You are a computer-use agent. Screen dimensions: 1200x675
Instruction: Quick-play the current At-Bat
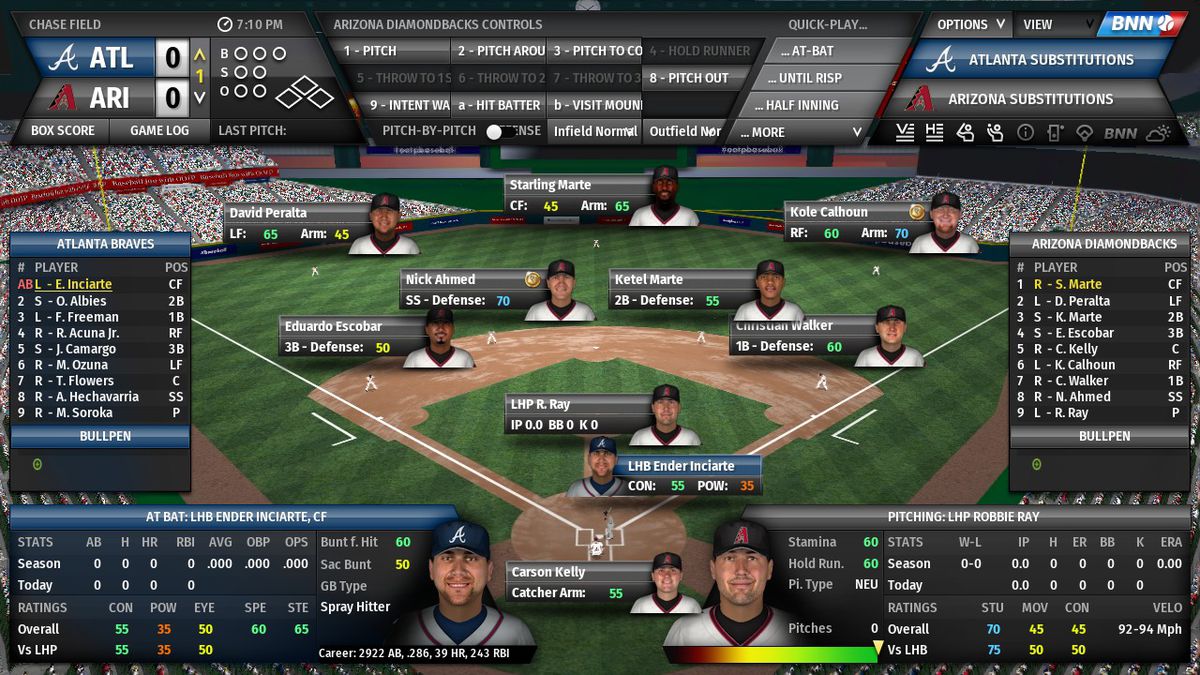[x=812, y=51]
